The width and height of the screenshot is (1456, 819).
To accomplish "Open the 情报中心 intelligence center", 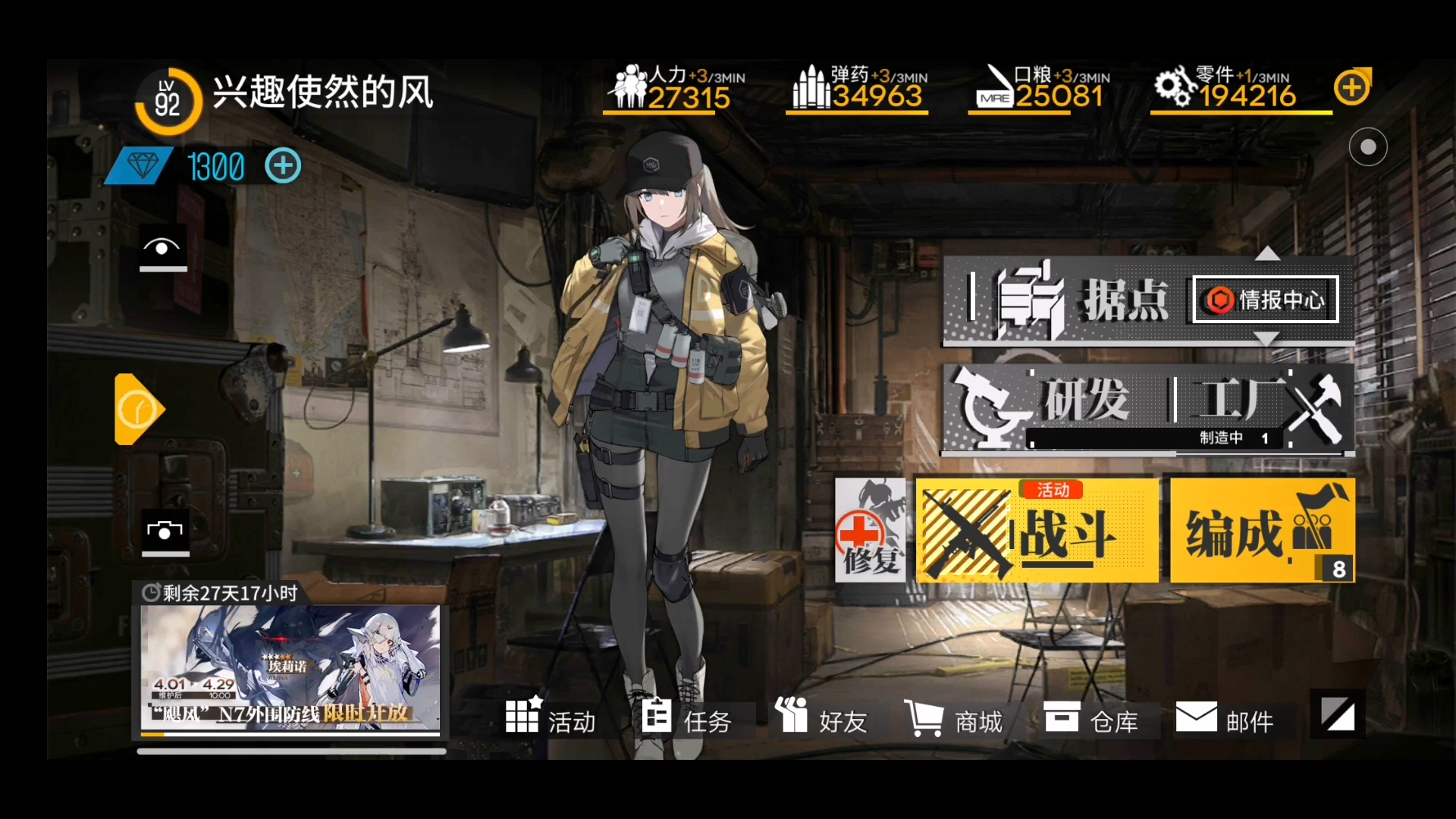I will point(1264,300).
